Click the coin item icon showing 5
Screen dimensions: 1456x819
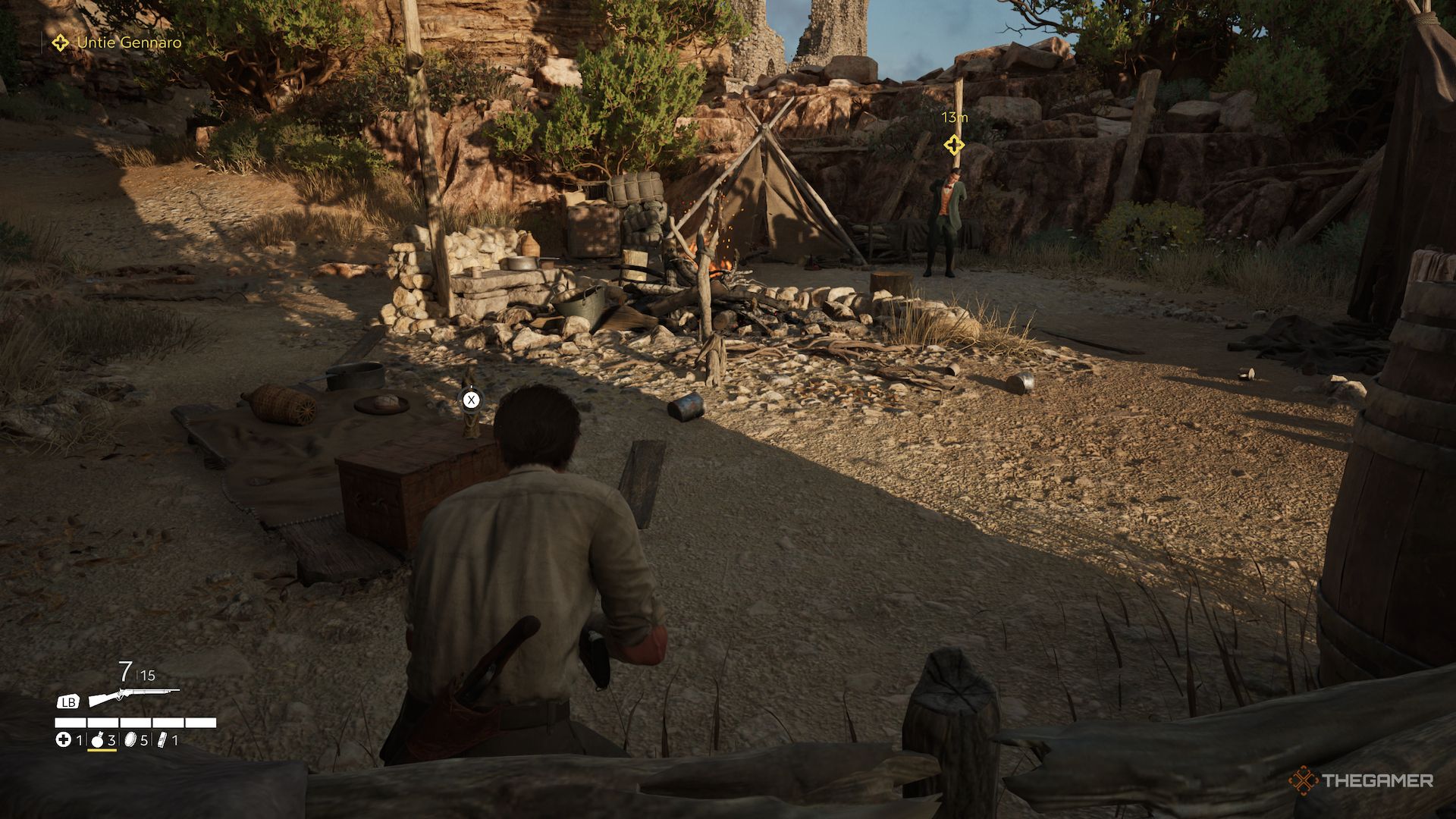click(x=130, y=739)
